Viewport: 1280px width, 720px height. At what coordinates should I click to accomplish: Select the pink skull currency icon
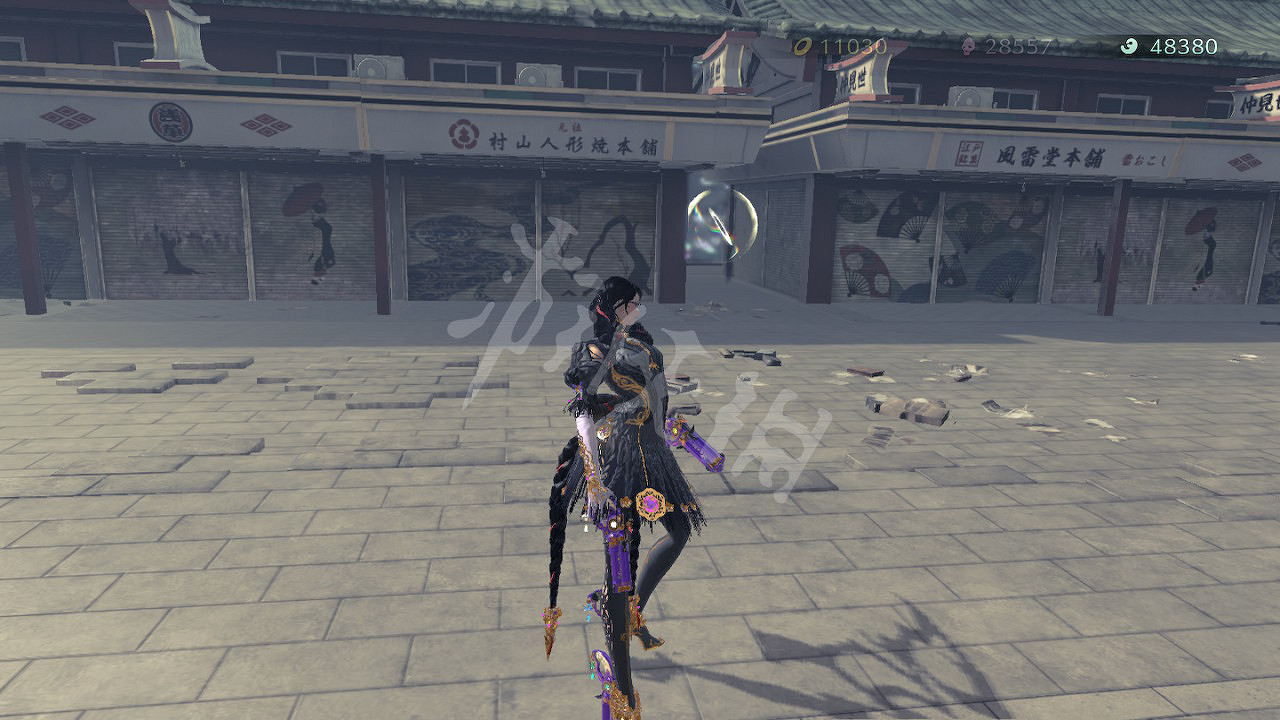coord(968,45)
